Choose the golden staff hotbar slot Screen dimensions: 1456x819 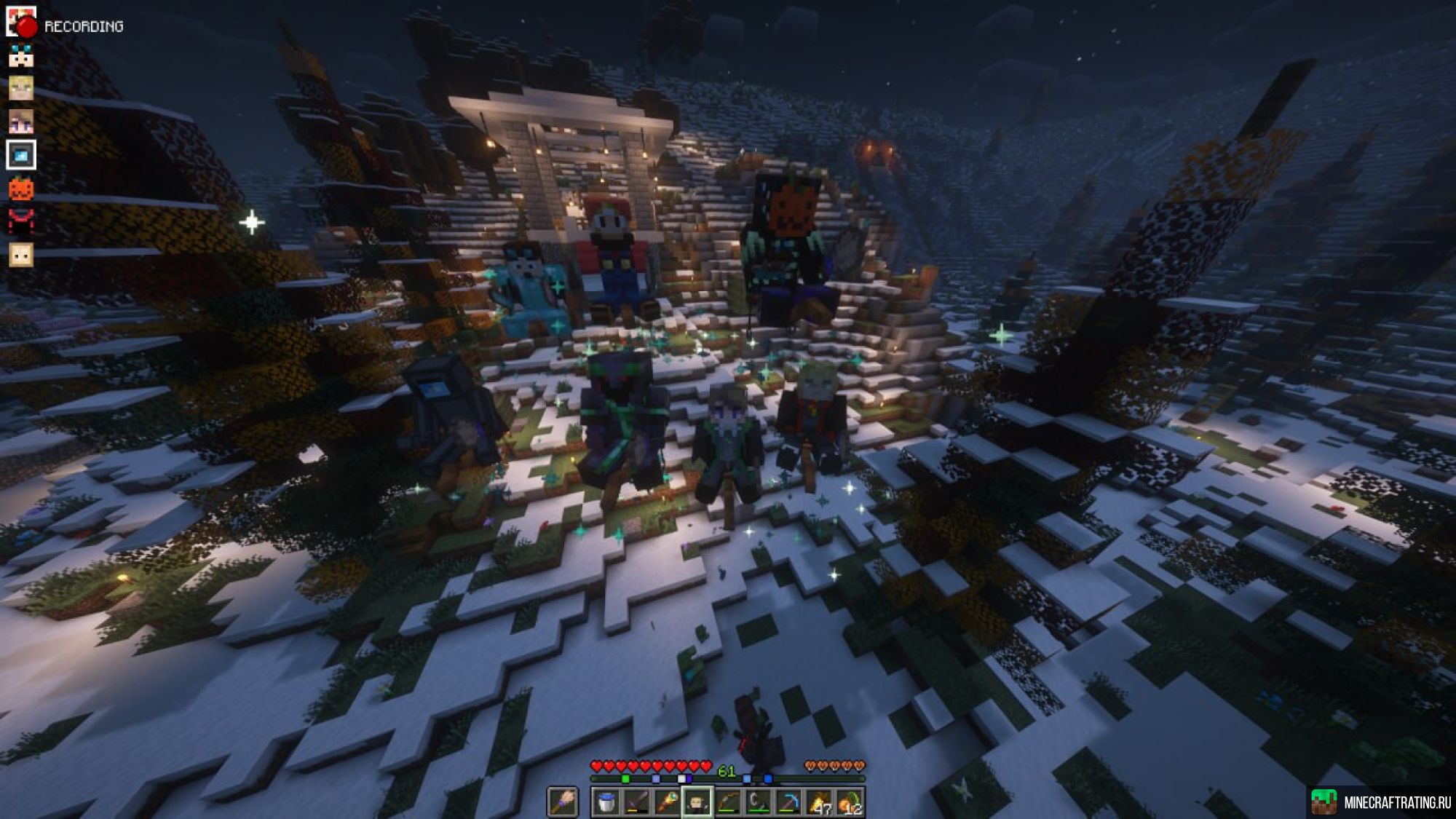click(667, 802)
